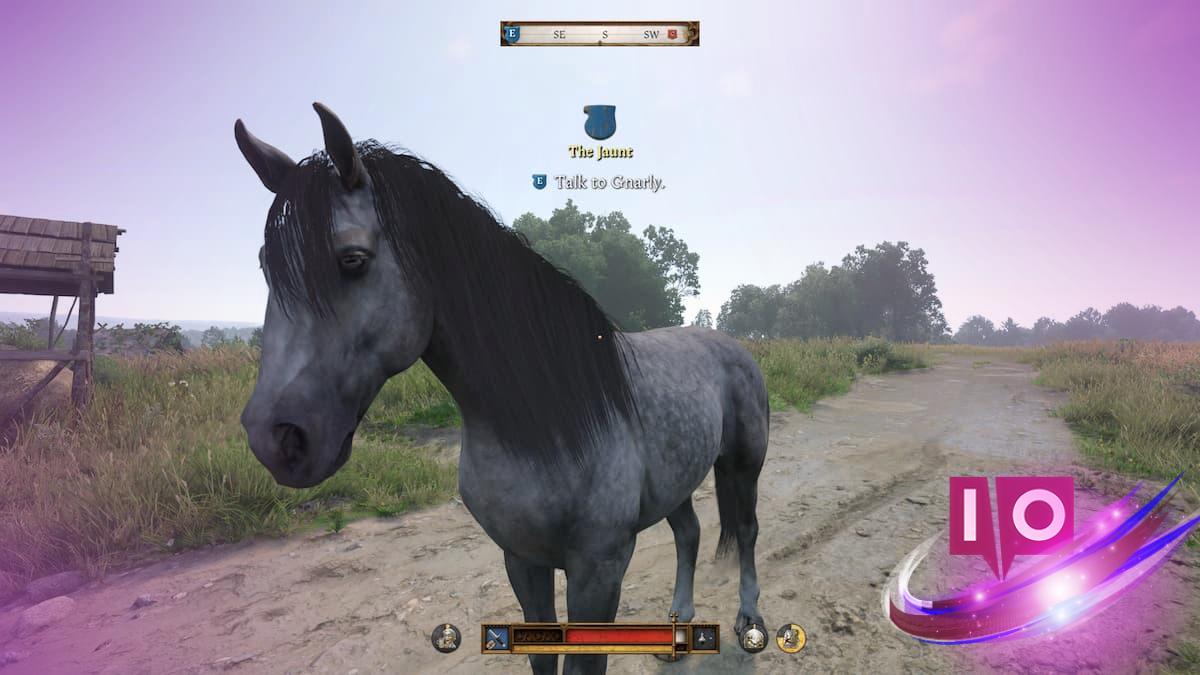Click the helmet icon left of the weapon slot

click(x=446, y=637)
